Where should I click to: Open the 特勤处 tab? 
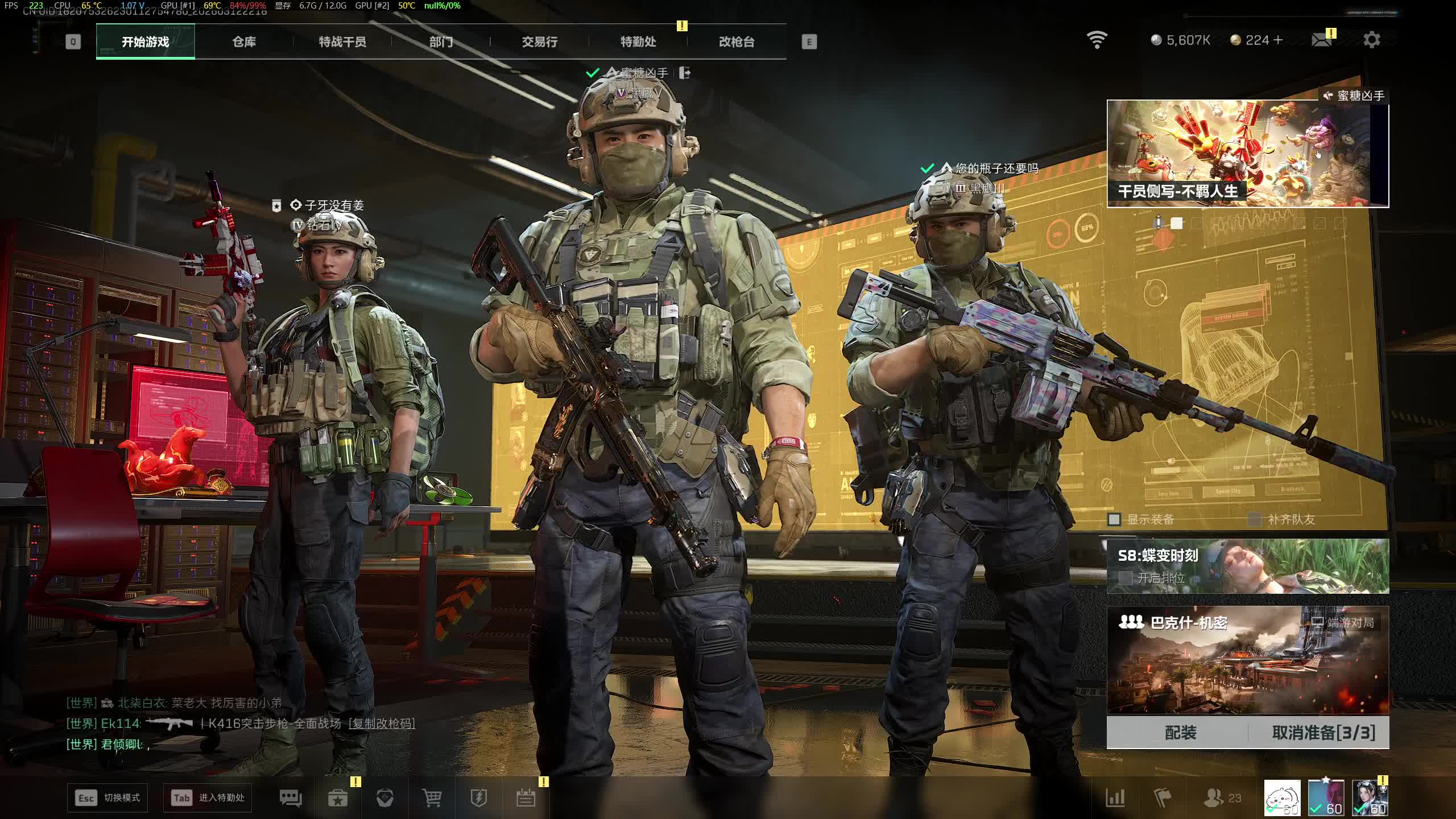click(638, 42)
